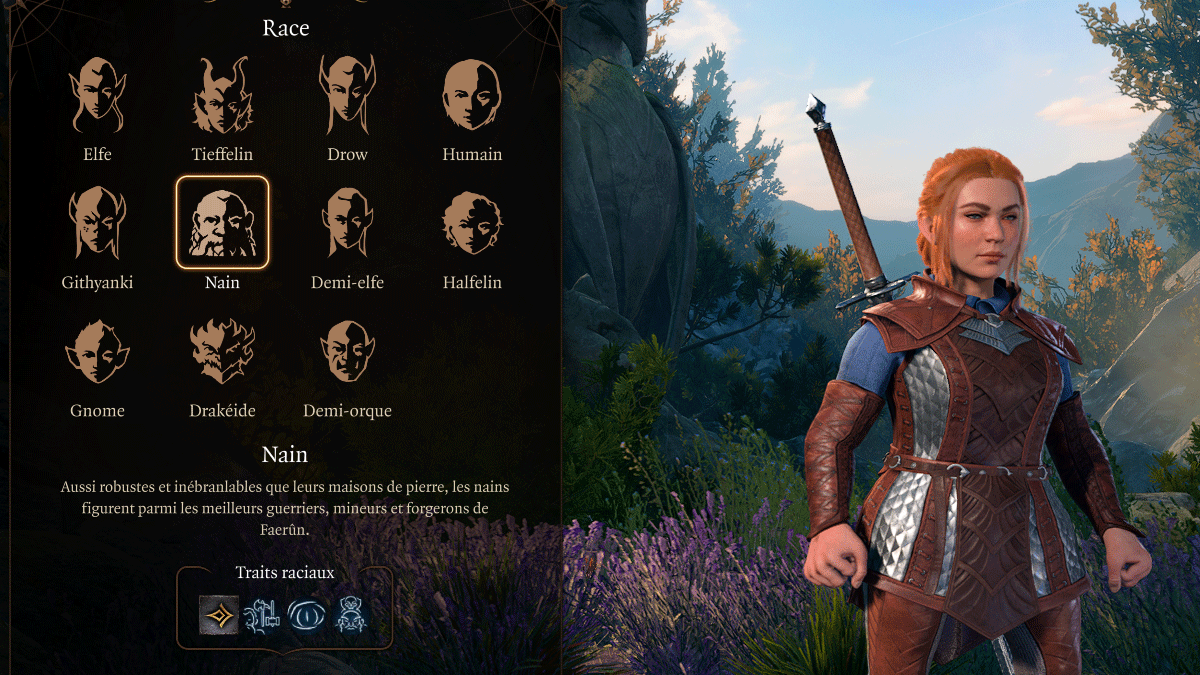
Task: Inspect the gold diamond racial trait
Action: (219, 613)
